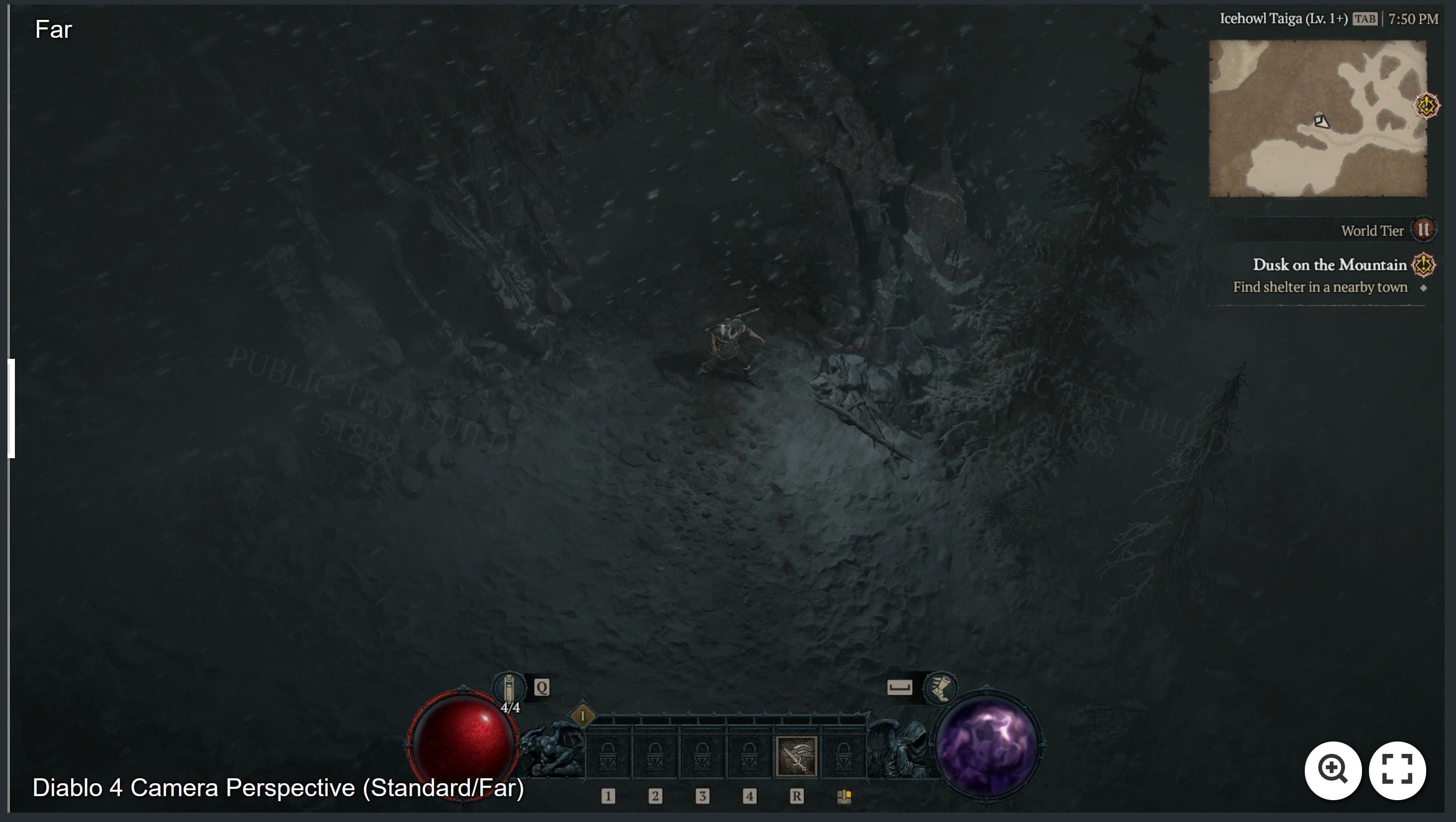Click the priority quest marker on the minimap edge

pos(1427,104)
